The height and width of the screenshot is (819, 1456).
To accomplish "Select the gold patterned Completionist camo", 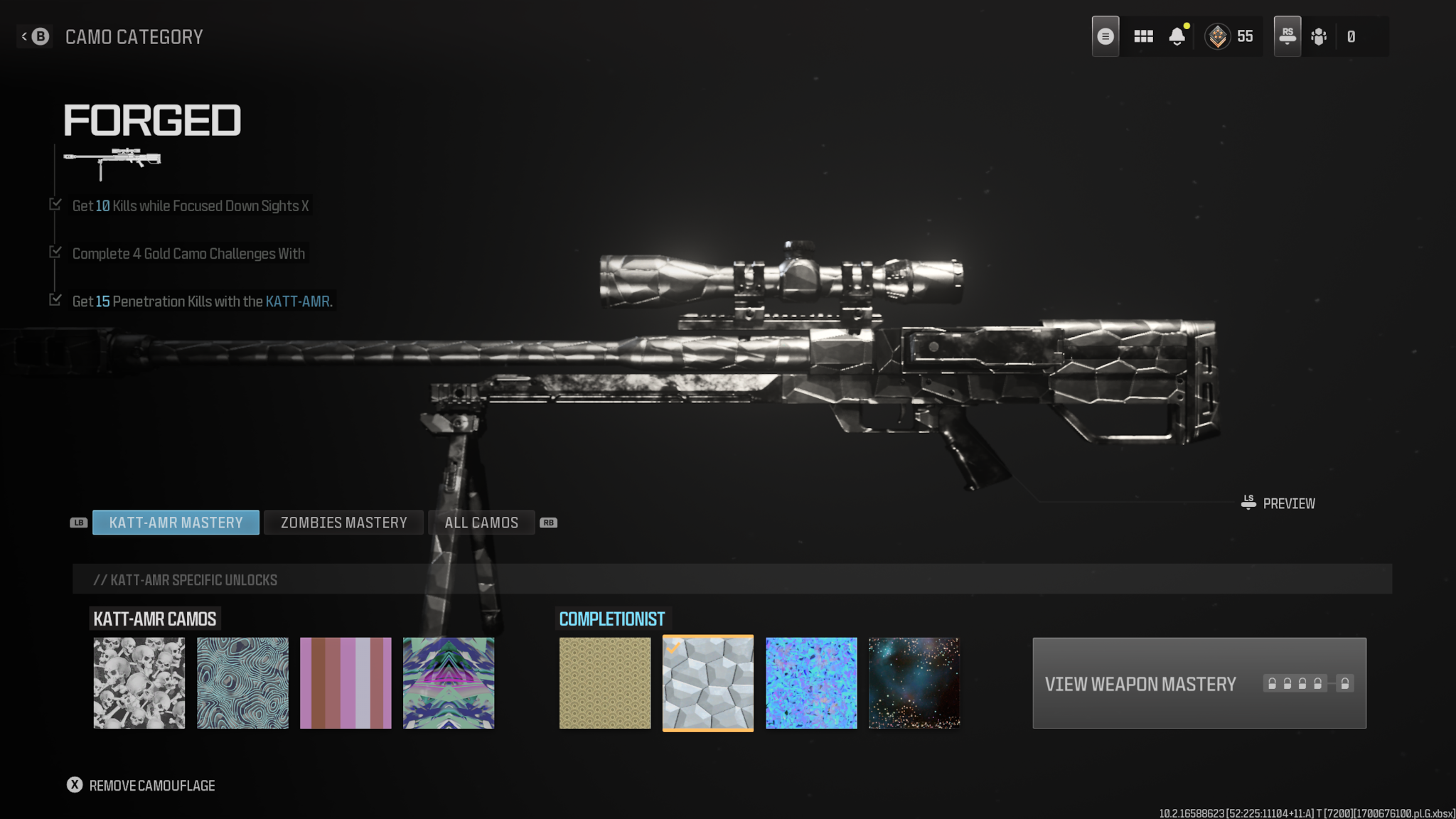I will [x=605, y=682].
